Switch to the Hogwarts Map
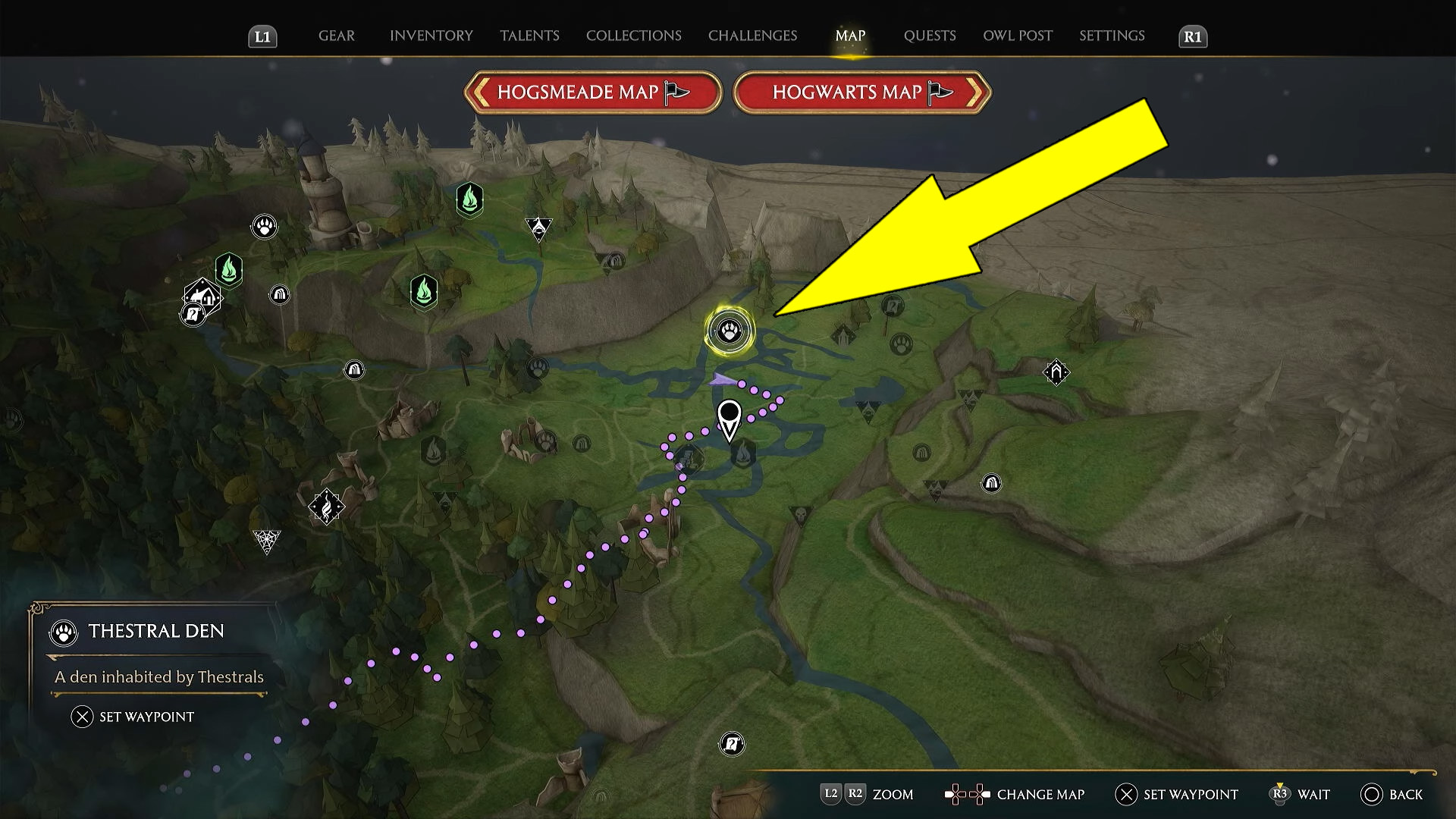1456x819 pixels. point(861,92)
